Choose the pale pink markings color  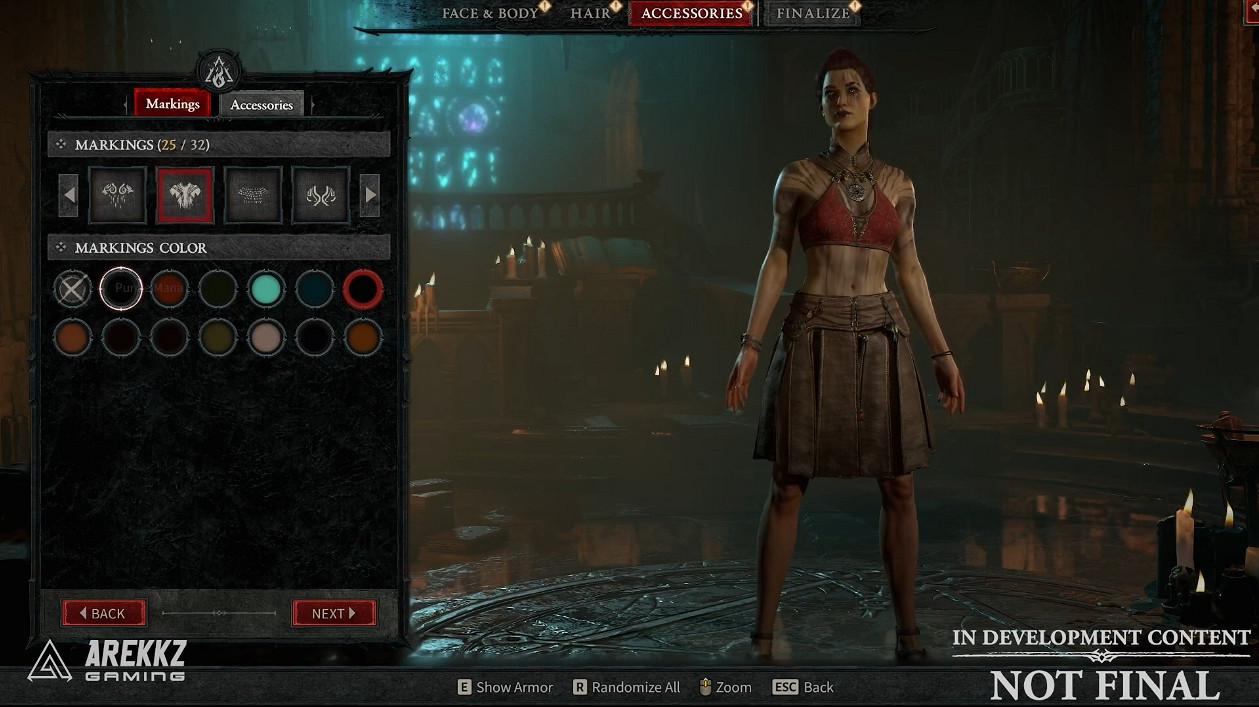tap(266, 338)
